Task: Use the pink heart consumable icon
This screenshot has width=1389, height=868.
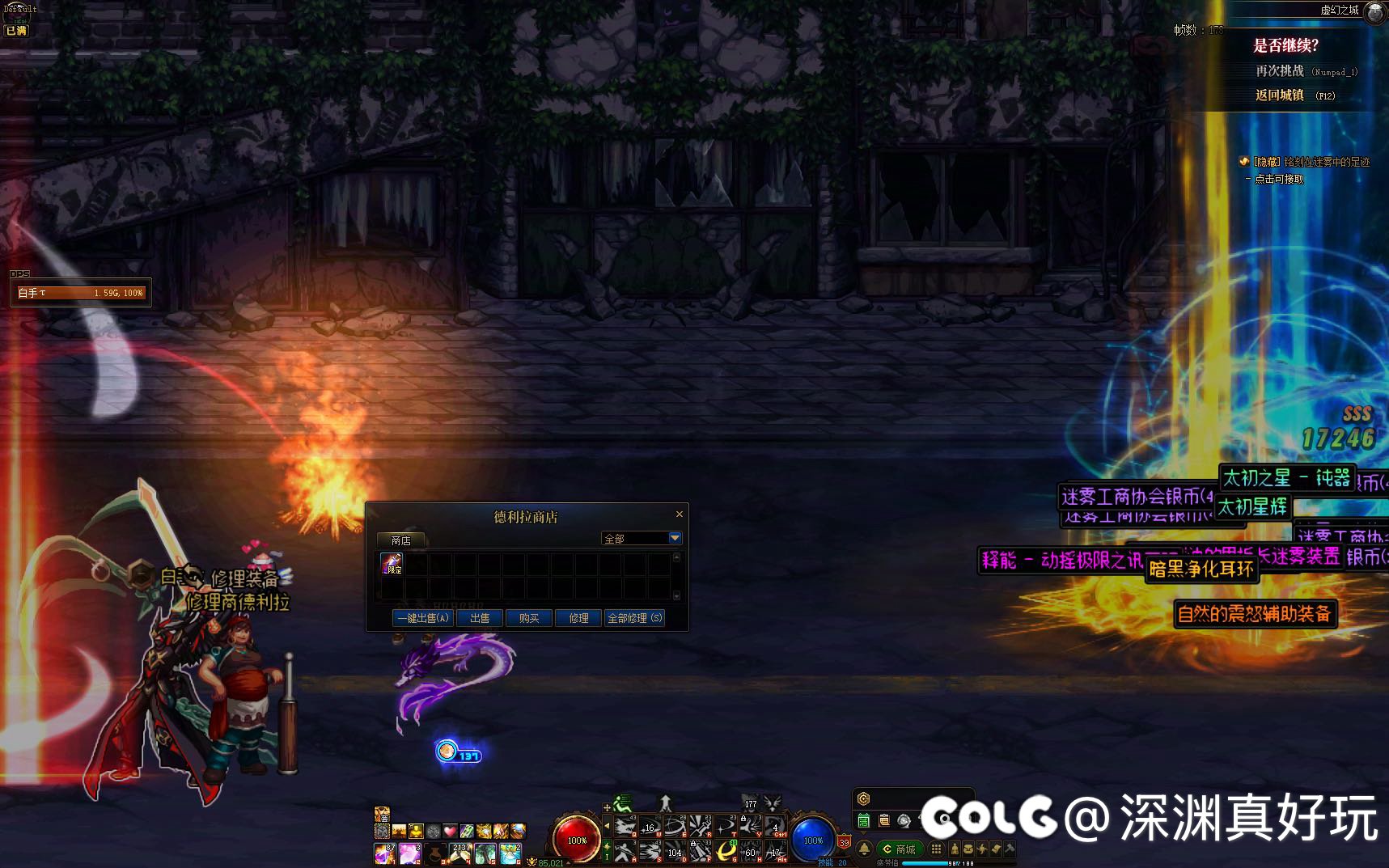Action: (450, 831)
